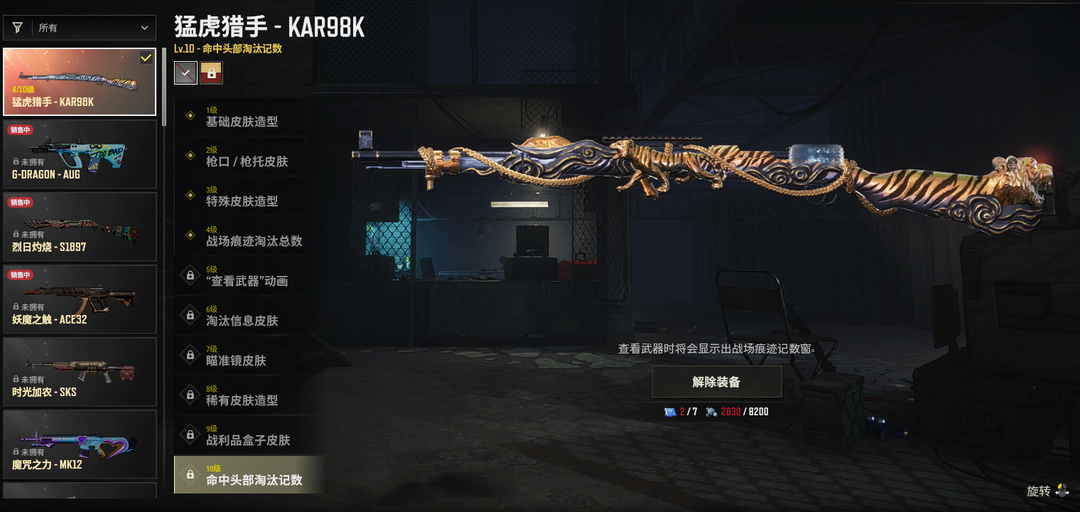Select the red locked style icon
Screen dimensions: 1080x512
[x=211, y=72]
